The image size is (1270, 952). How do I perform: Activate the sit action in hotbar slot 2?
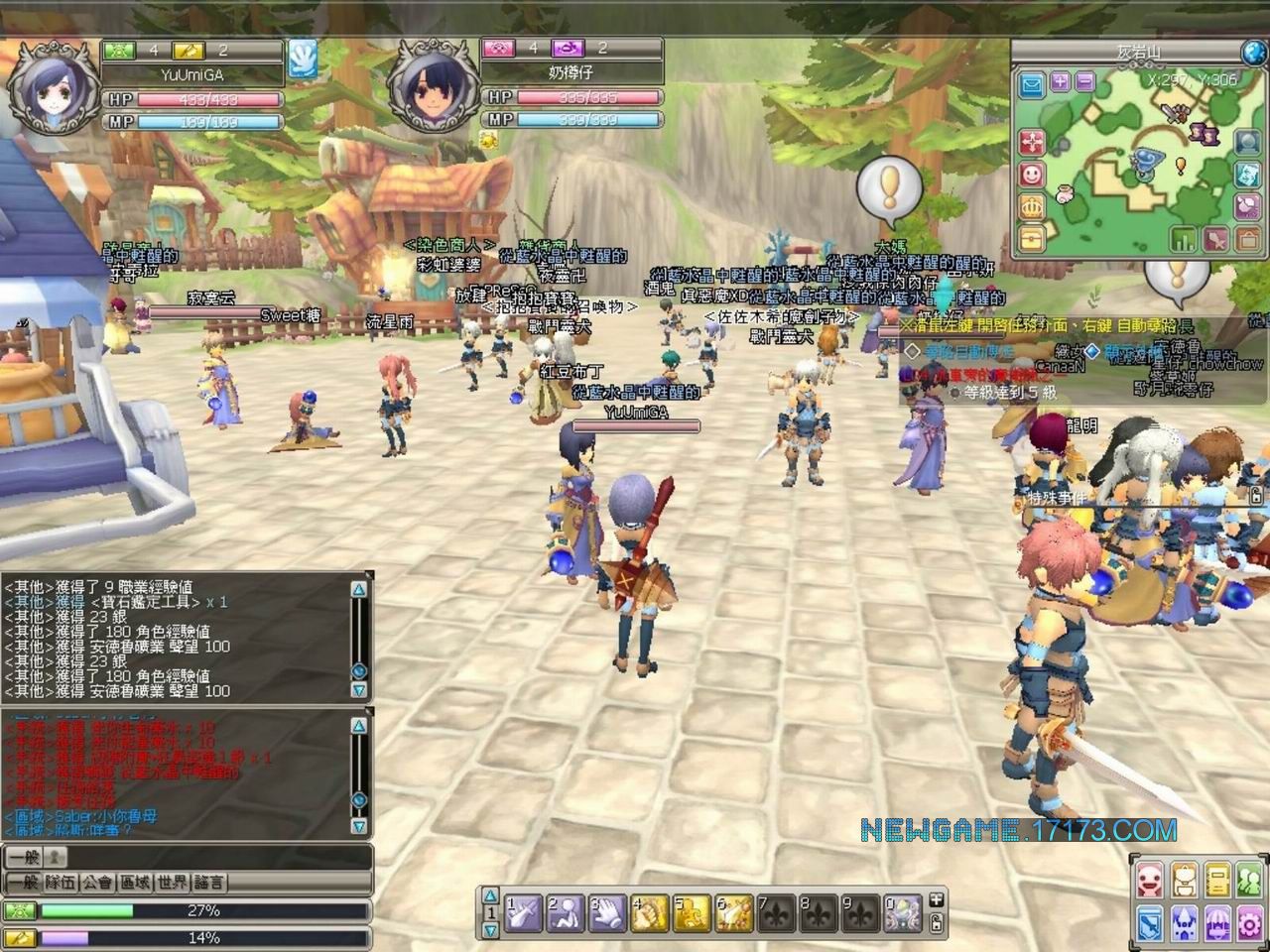click(566, 913)
